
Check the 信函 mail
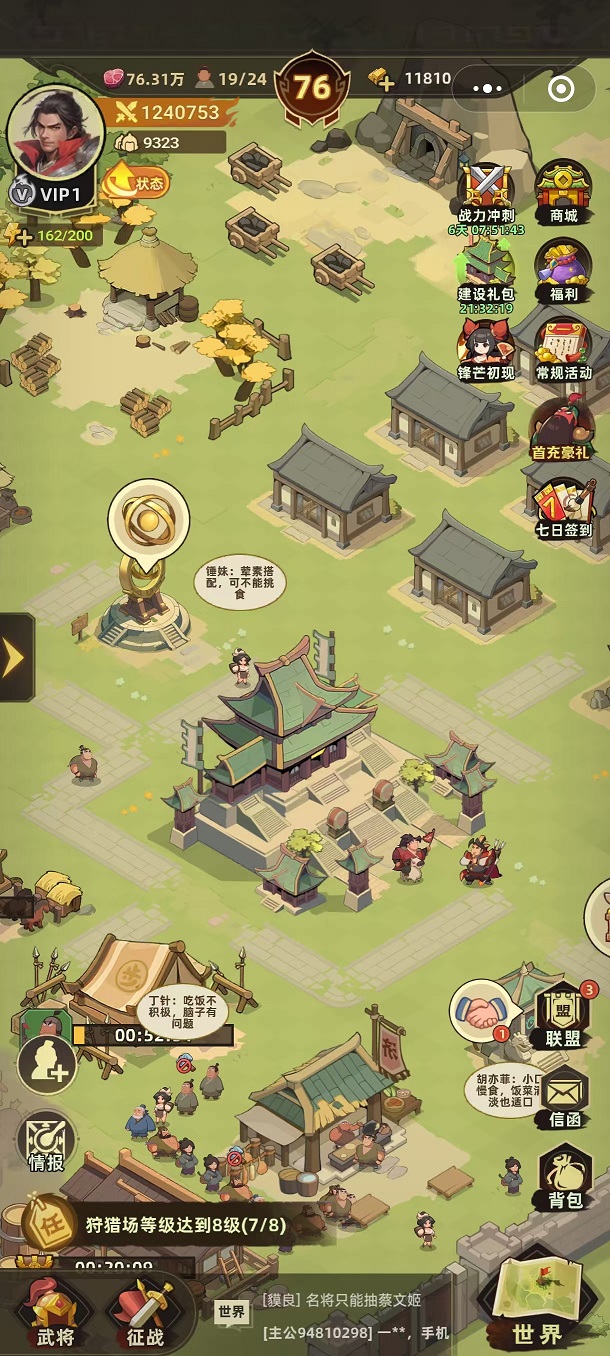(x=563, y=1097)
